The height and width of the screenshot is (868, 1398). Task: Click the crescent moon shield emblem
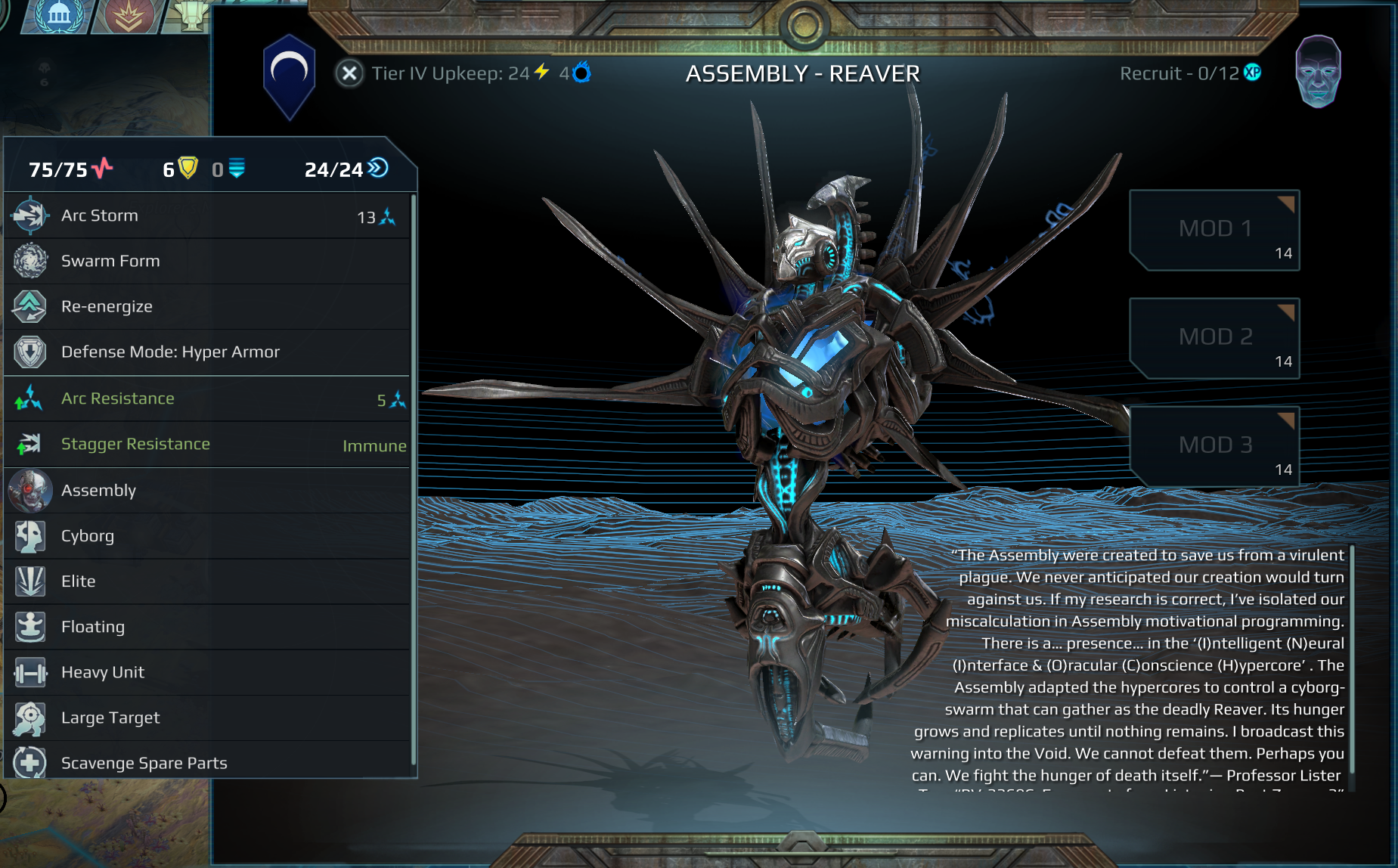pyautogui.click(x=289, y=75)
